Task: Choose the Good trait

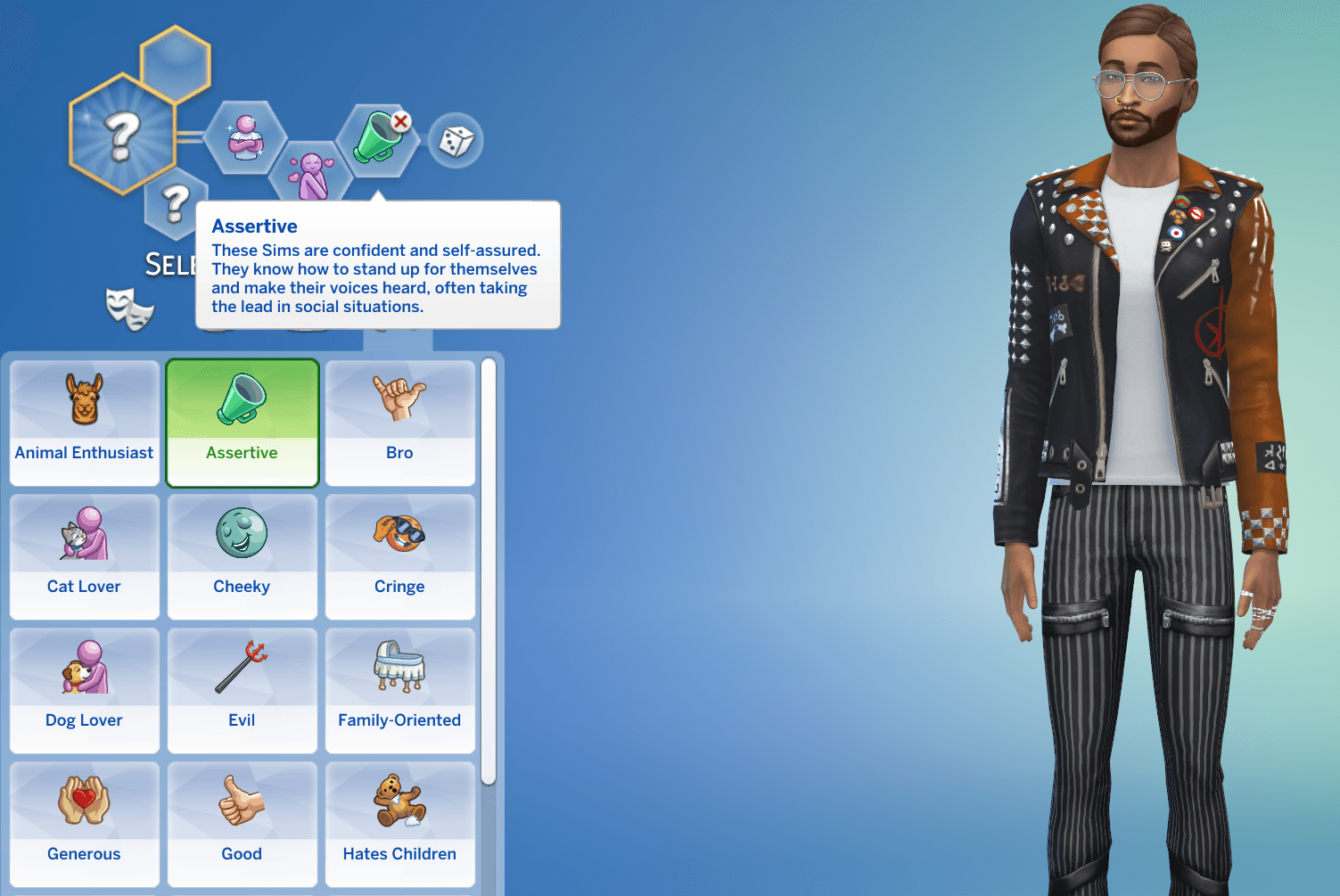Action: [x=242, y=825]
